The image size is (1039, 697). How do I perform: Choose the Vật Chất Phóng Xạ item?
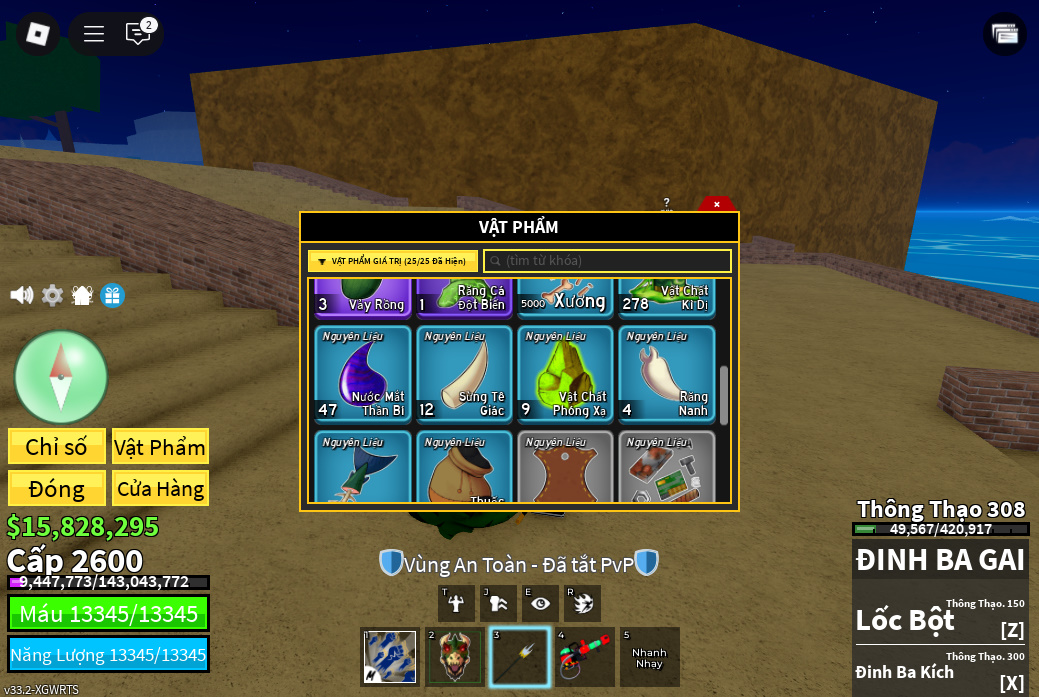[565, 374]
